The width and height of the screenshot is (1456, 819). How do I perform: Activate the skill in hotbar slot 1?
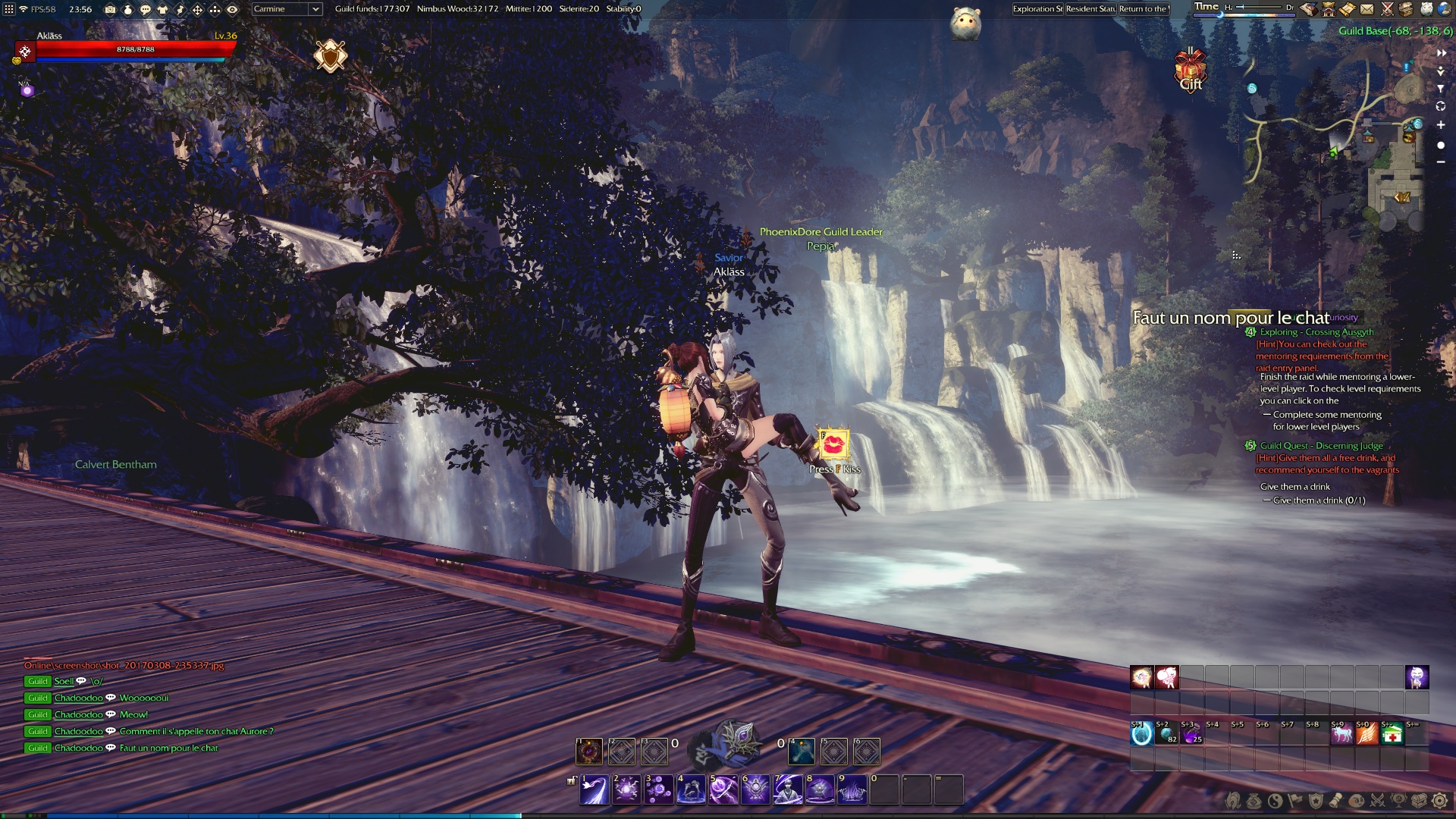(595, 789)
